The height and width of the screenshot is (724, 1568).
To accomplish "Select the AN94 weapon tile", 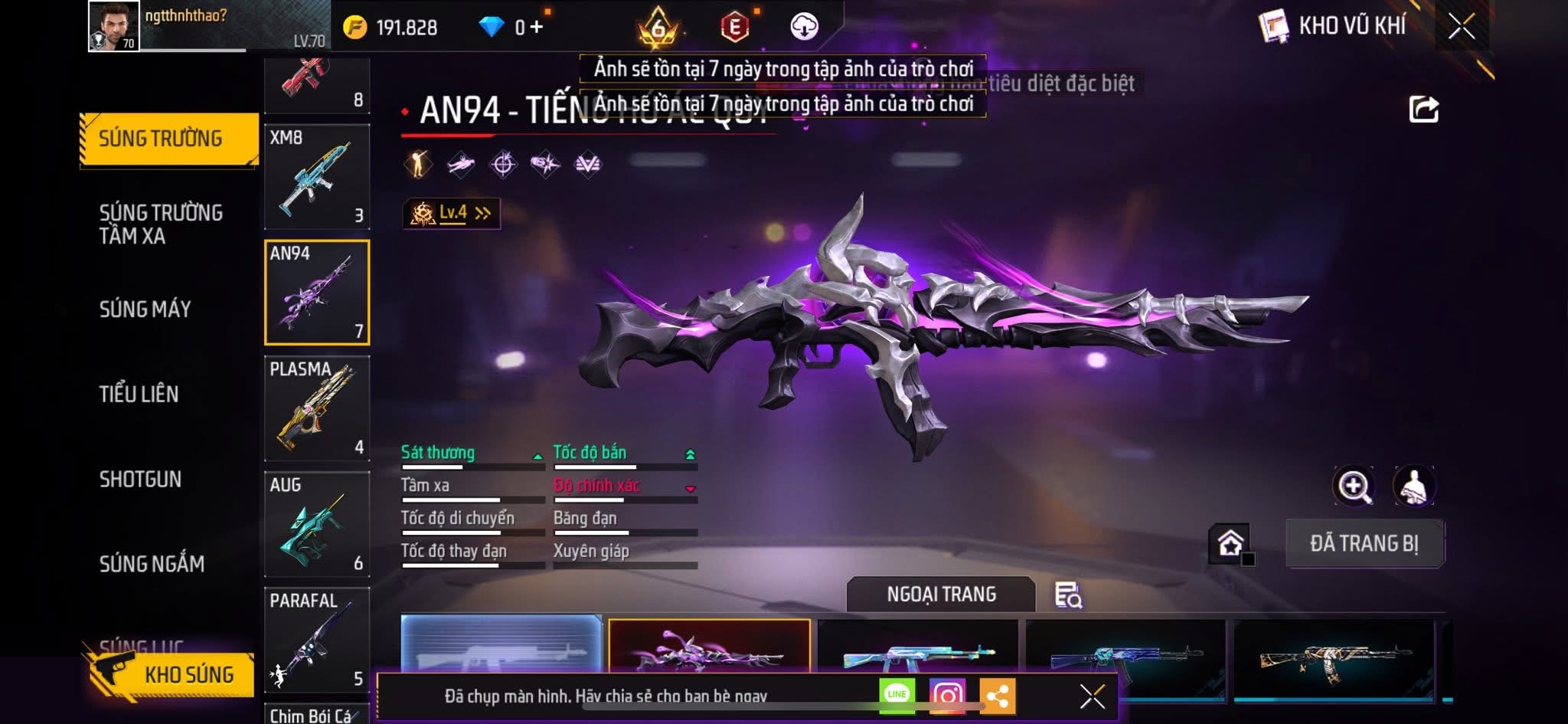I will pyautogui.click(x=317, y=293).
